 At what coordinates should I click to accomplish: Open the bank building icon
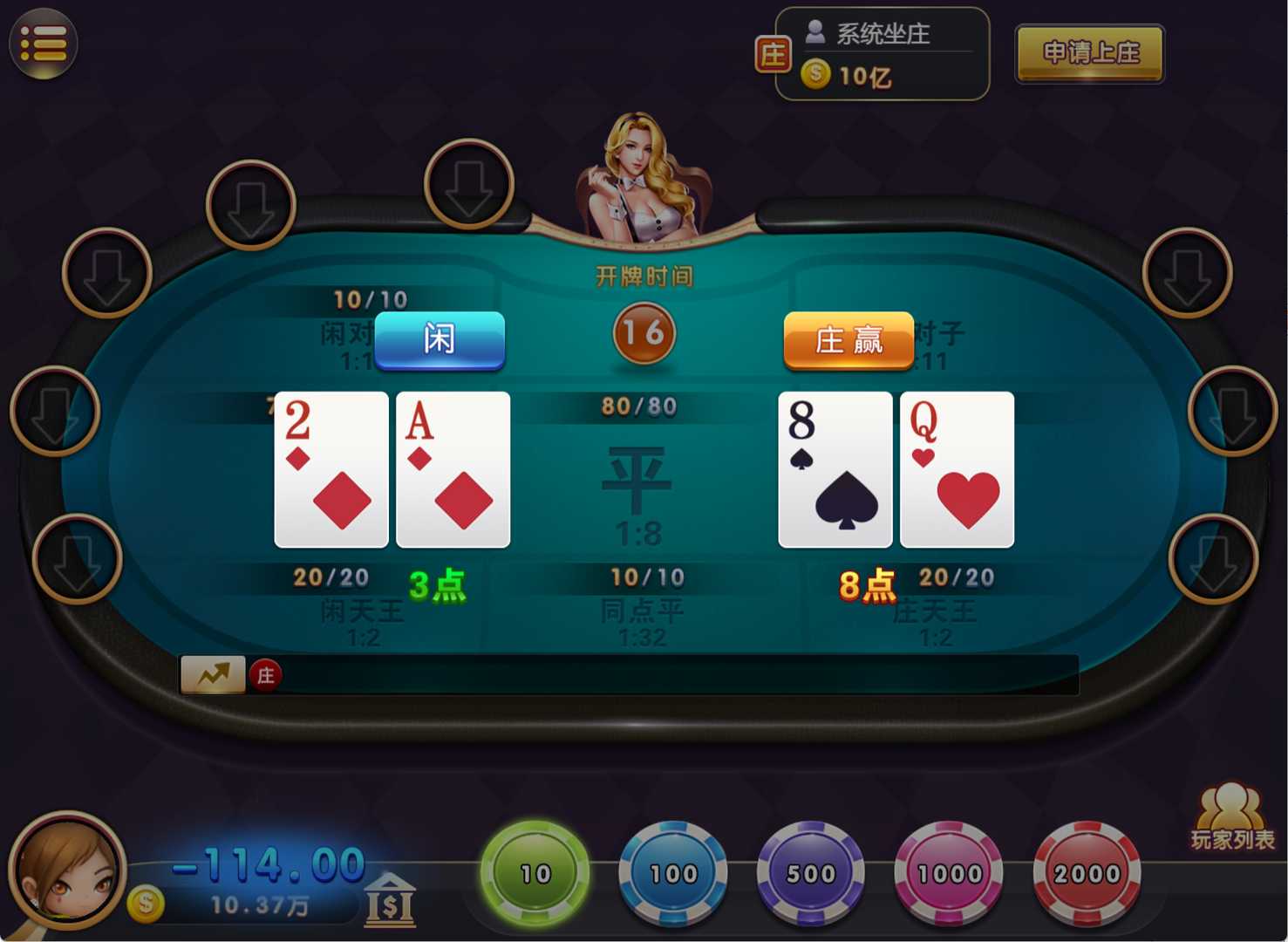tap(389, 900)
